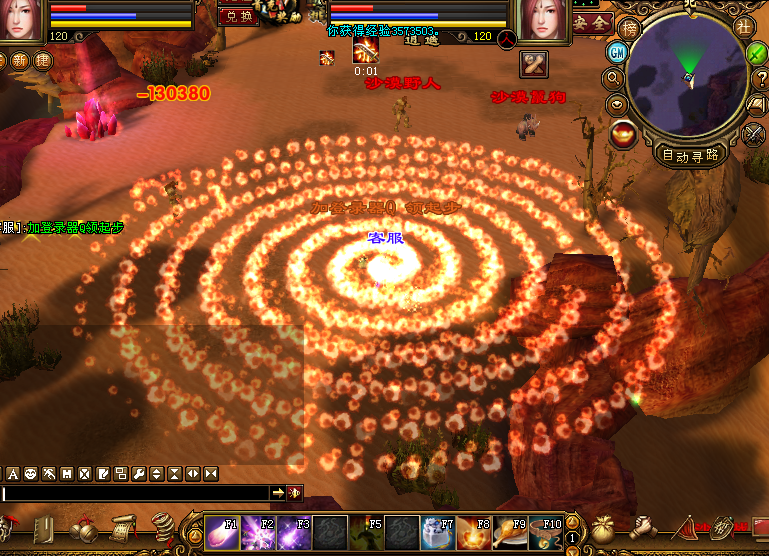Click the crossed scrolls icon under target portrait

(x=534, y=64)
